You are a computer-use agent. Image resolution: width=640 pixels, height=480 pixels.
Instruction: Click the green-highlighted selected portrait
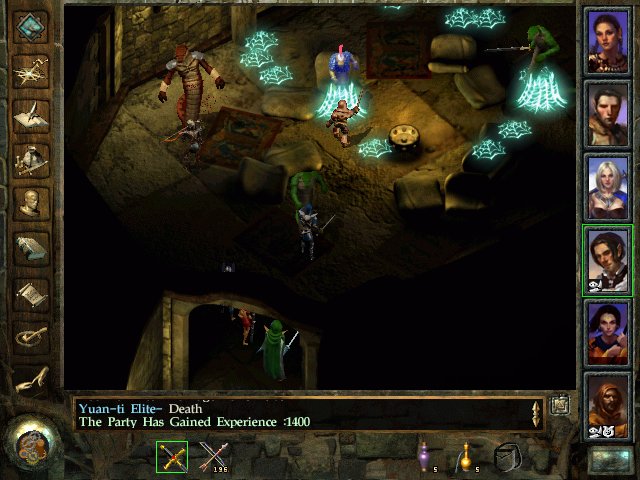pos(609,260)
